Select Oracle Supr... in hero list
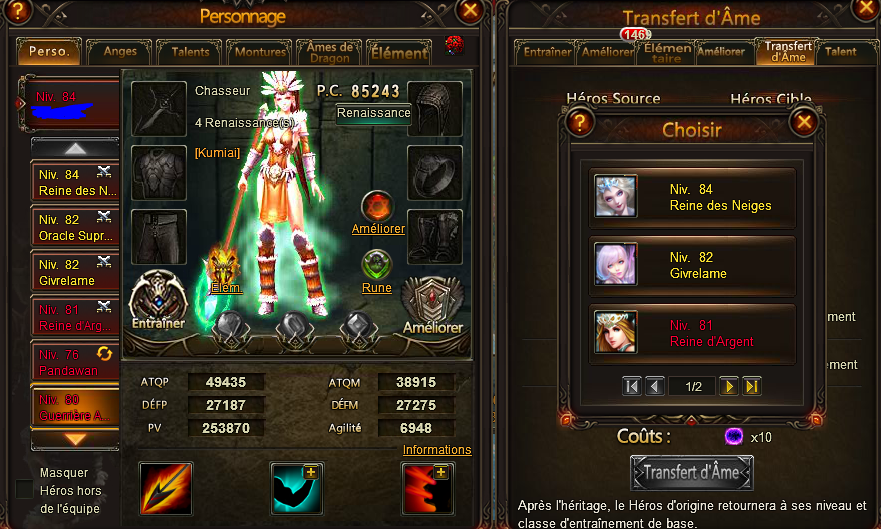 (x=76, y=227)
